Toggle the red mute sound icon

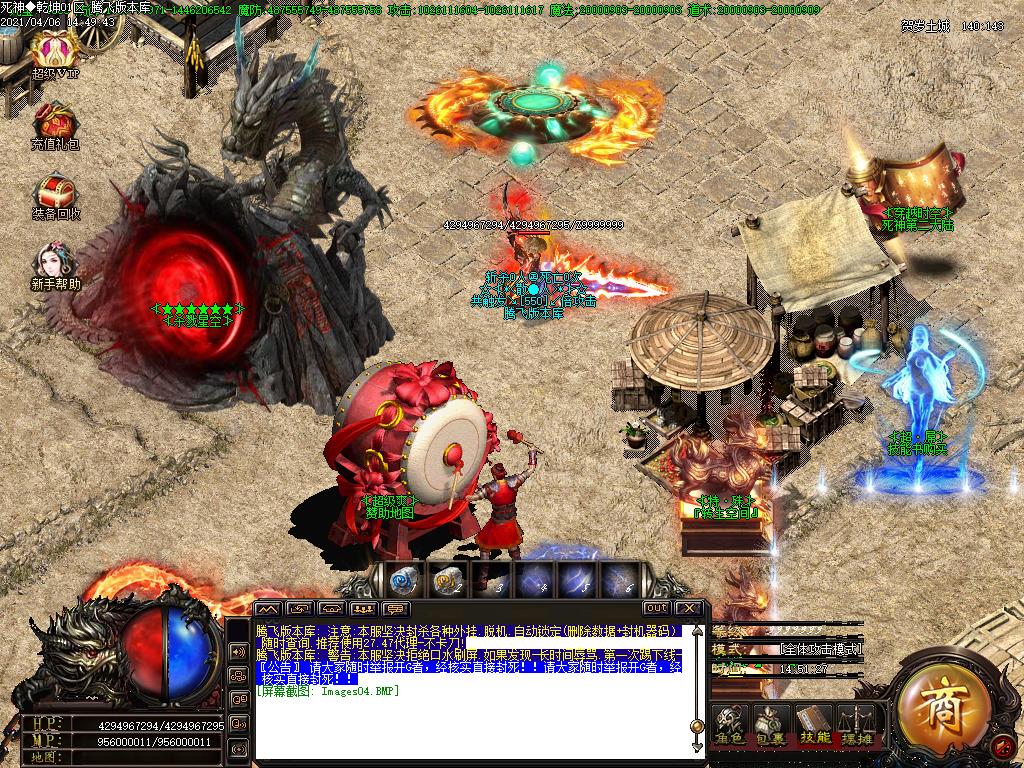pos(1001,745)
